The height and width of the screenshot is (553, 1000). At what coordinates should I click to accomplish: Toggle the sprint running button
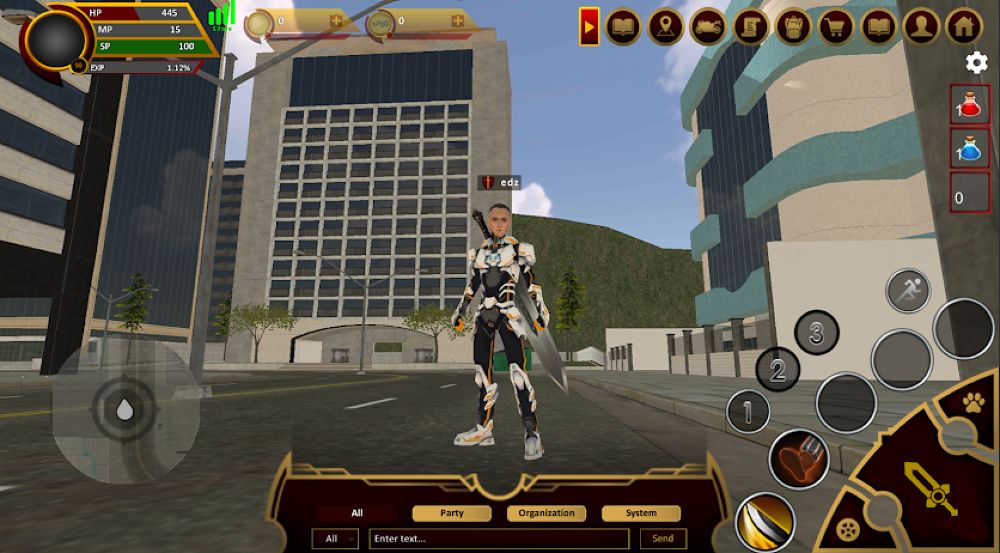[908, 291]
